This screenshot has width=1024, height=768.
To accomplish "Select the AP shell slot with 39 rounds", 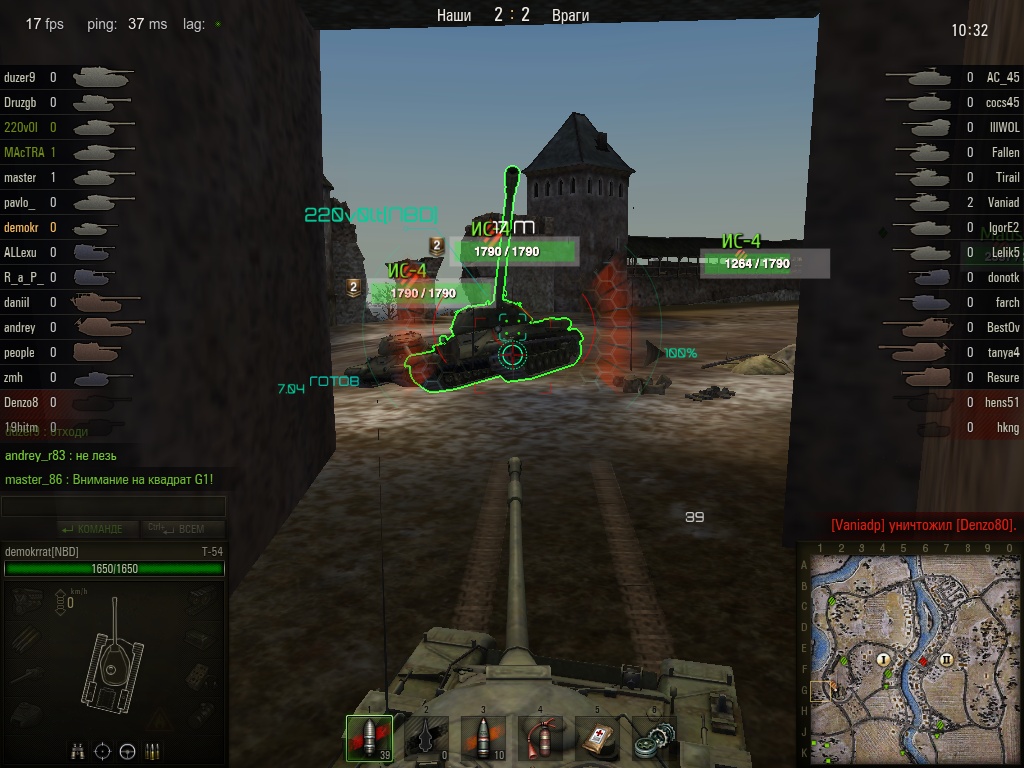I will [369, 738].
